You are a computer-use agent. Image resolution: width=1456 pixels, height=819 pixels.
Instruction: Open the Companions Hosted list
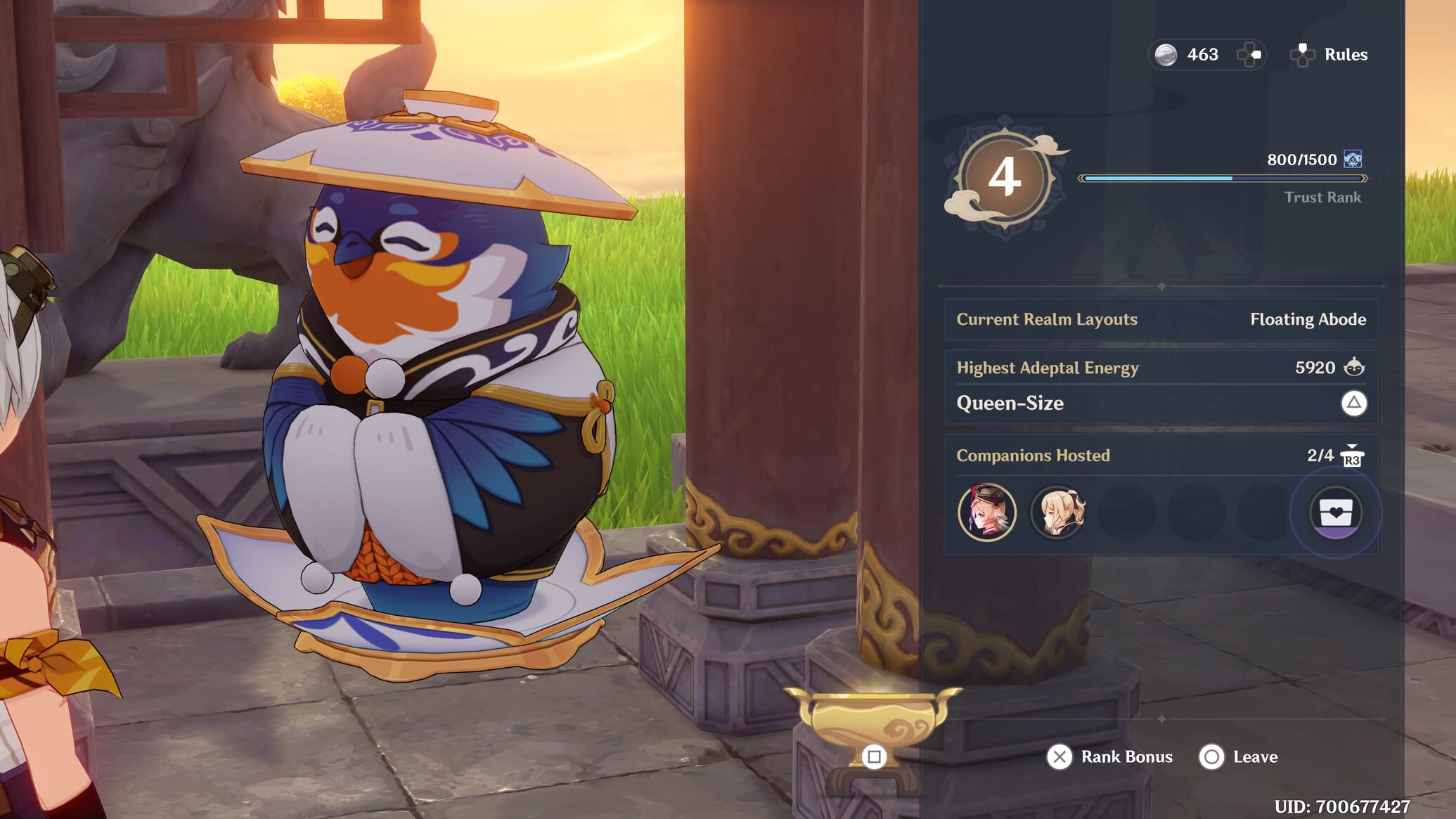click(1161, 456)
